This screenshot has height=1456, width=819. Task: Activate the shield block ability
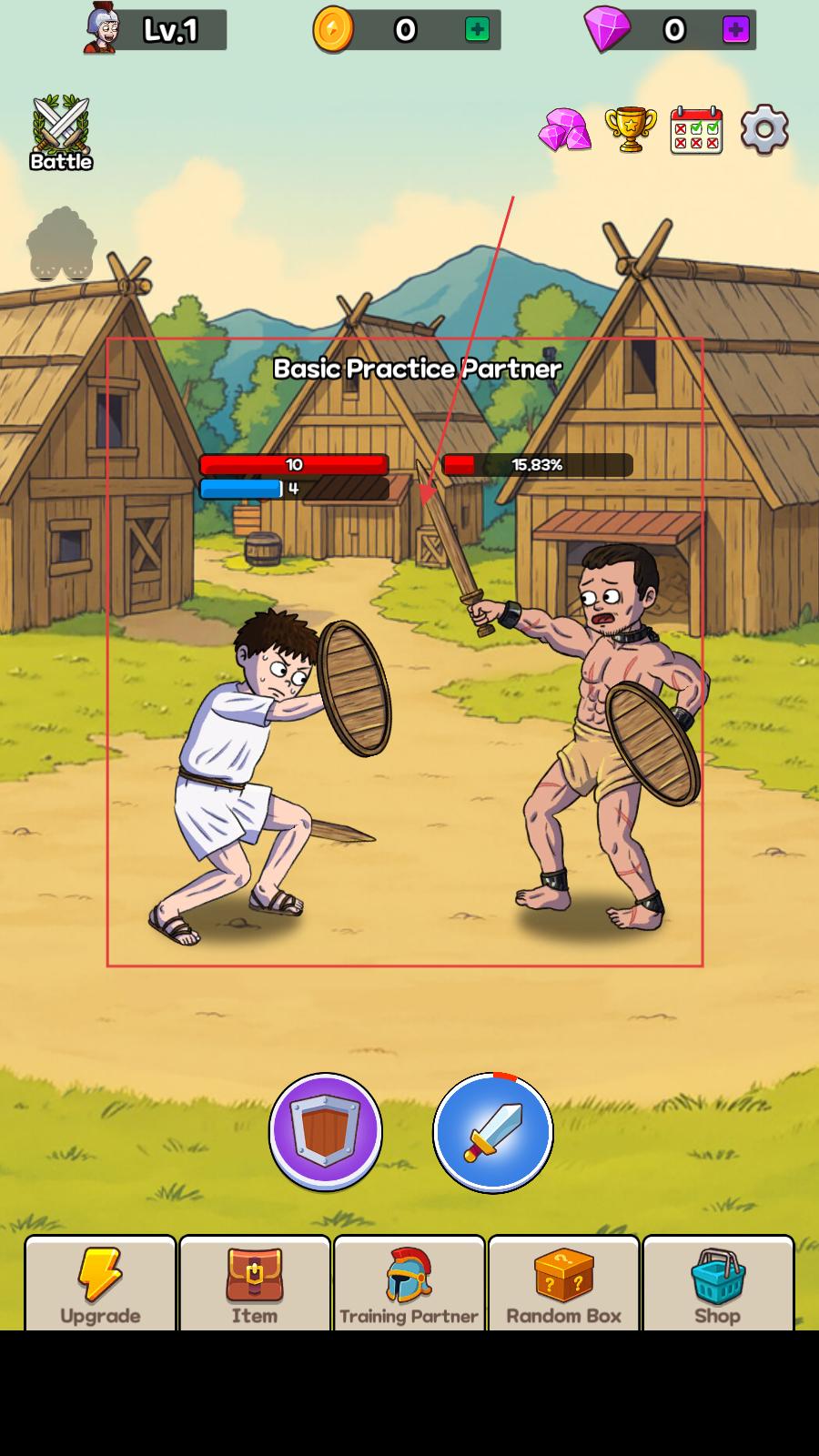point(326,1131)
